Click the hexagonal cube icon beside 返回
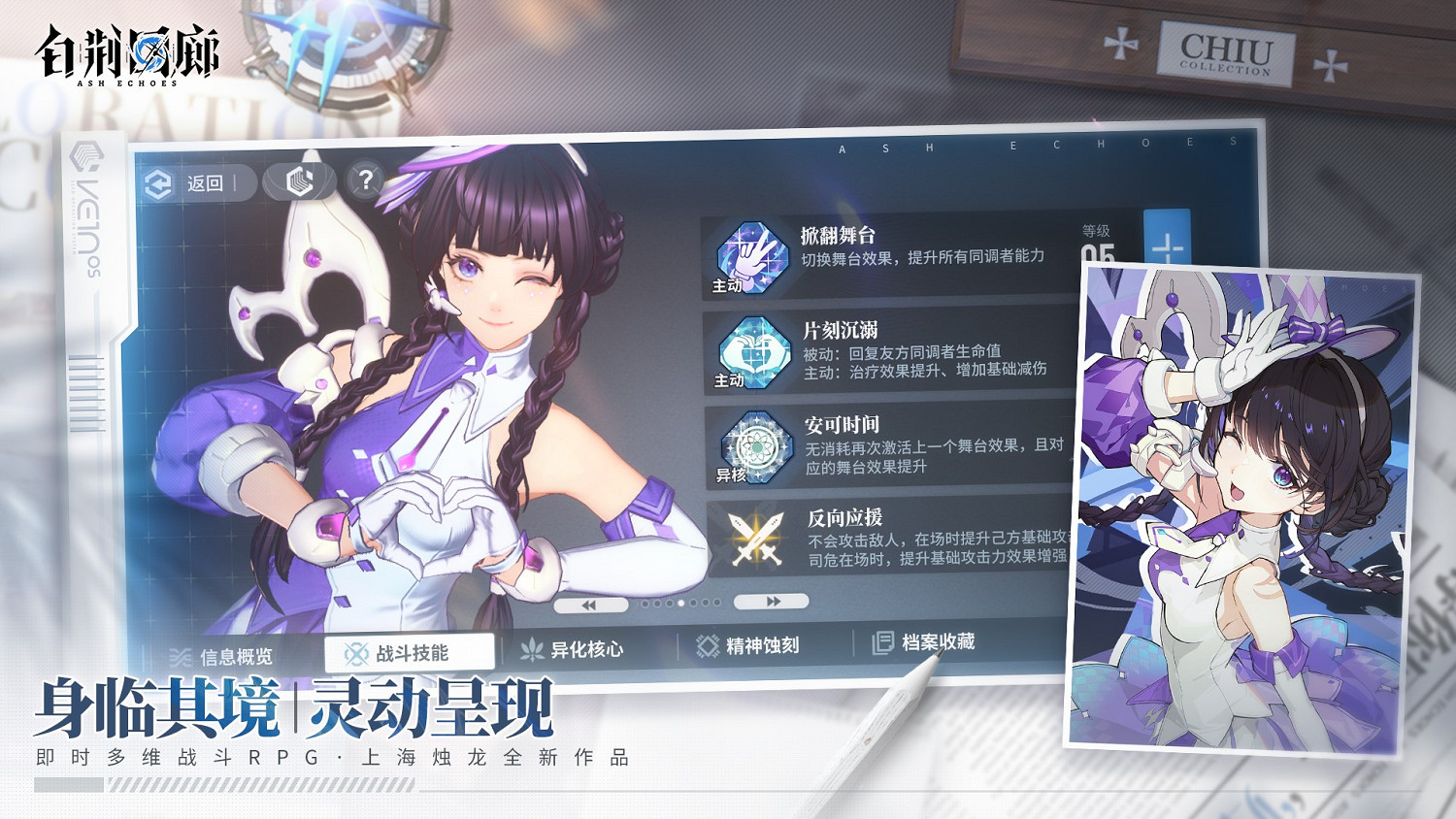 click(x=301, y=179)
